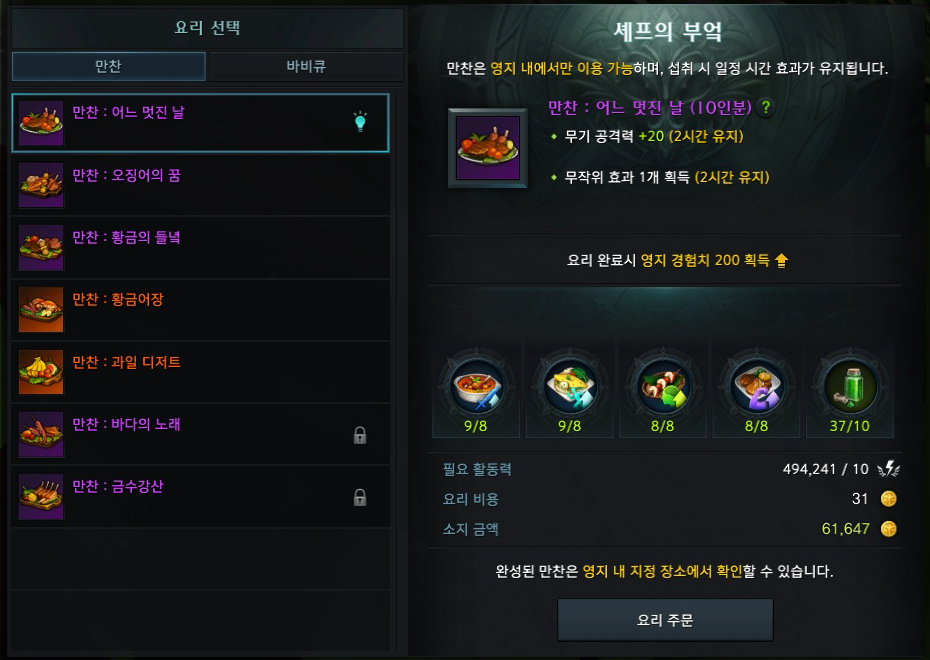This screenshot has height=660, width=930.
Task: Click the 요리 주문 button
Action: point(665,620)
